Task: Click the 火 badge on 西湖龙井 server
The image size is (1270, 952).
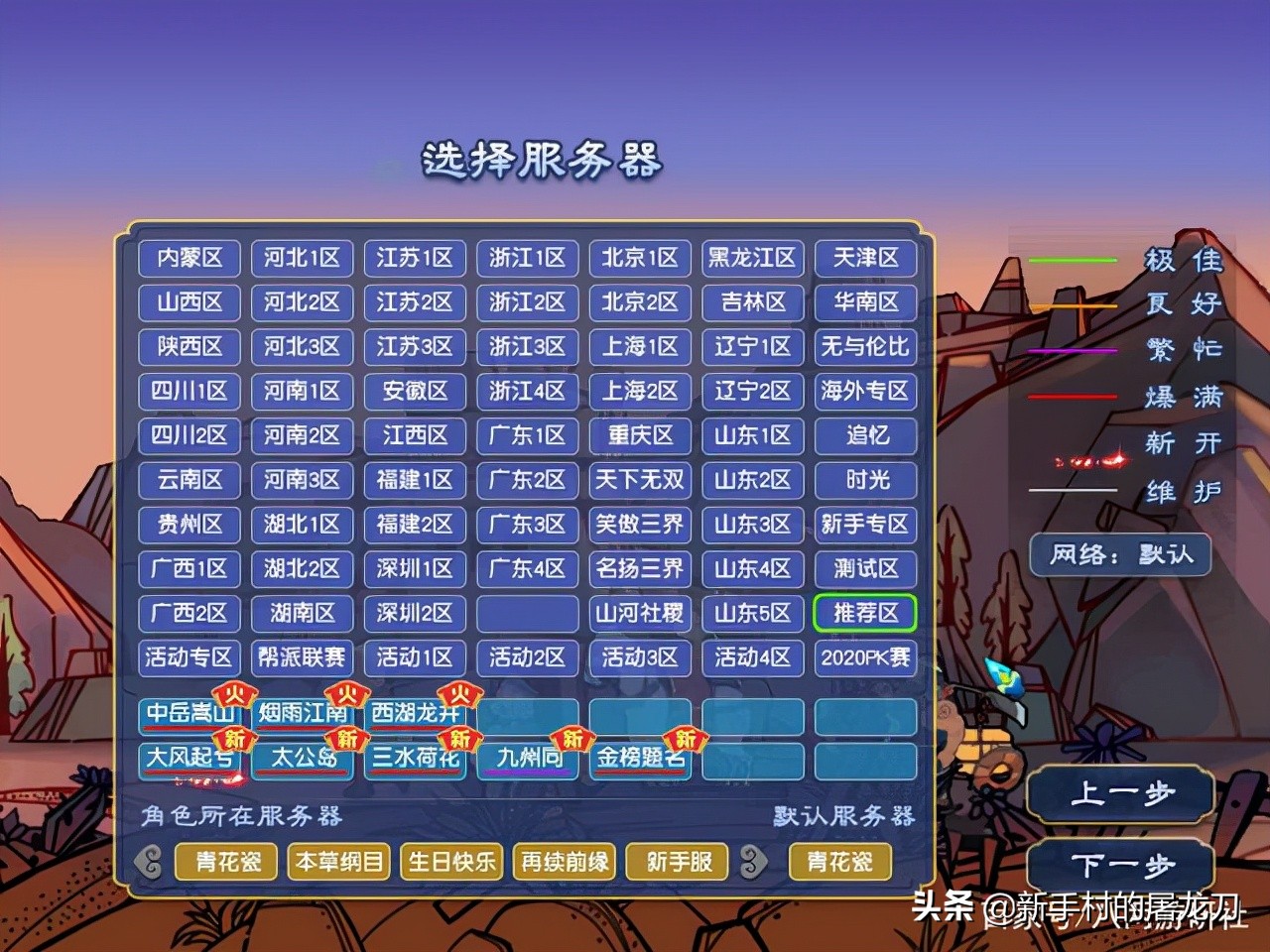Action: coord(461,695)
